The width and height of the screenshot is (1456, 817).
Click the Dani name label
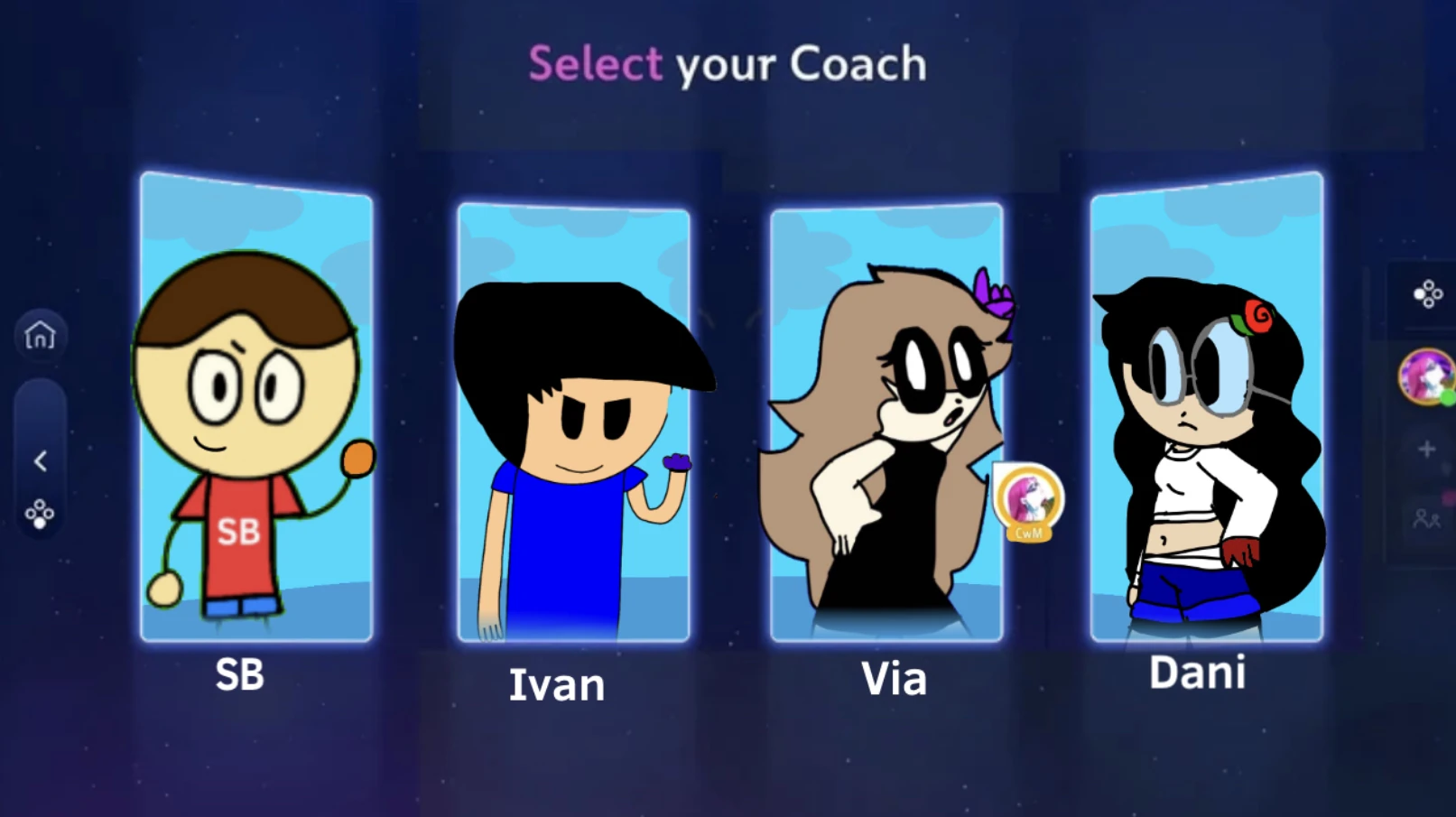[1198, 672]
